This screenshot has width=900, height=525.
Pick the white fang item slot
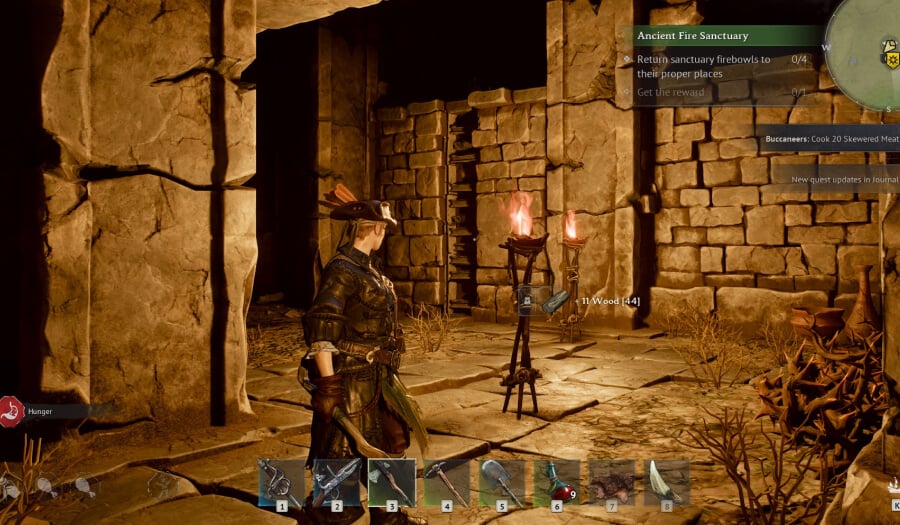coord(666,482)
